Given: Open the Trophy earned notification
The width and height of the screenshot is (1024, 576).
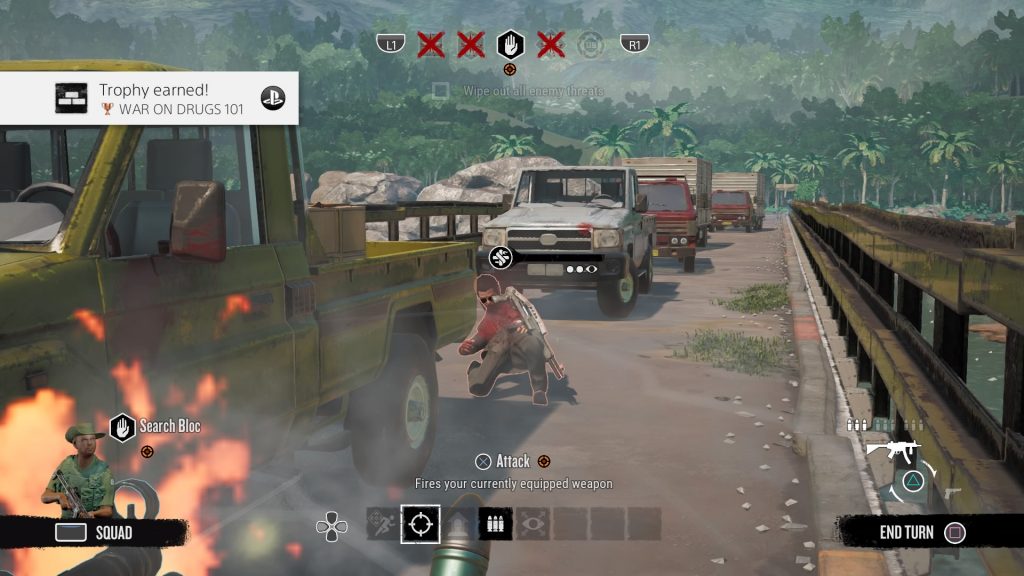Looking at the screenshot, I should click(x=149, y=98).
